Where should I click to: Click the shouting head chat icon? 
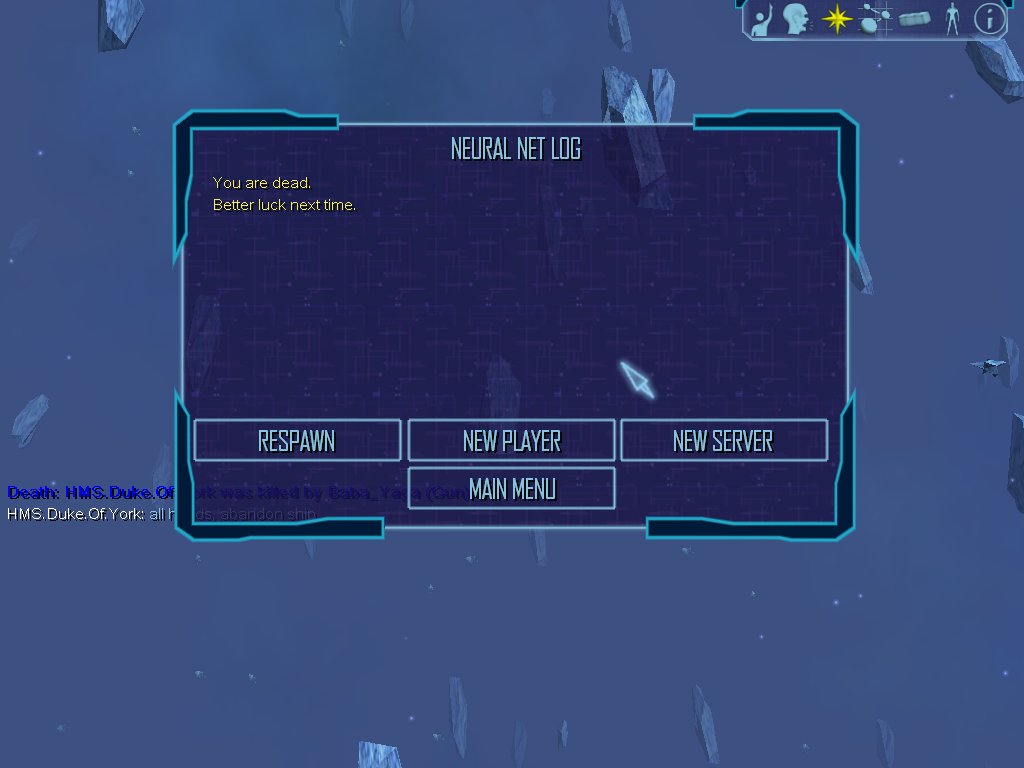(796, 19)
